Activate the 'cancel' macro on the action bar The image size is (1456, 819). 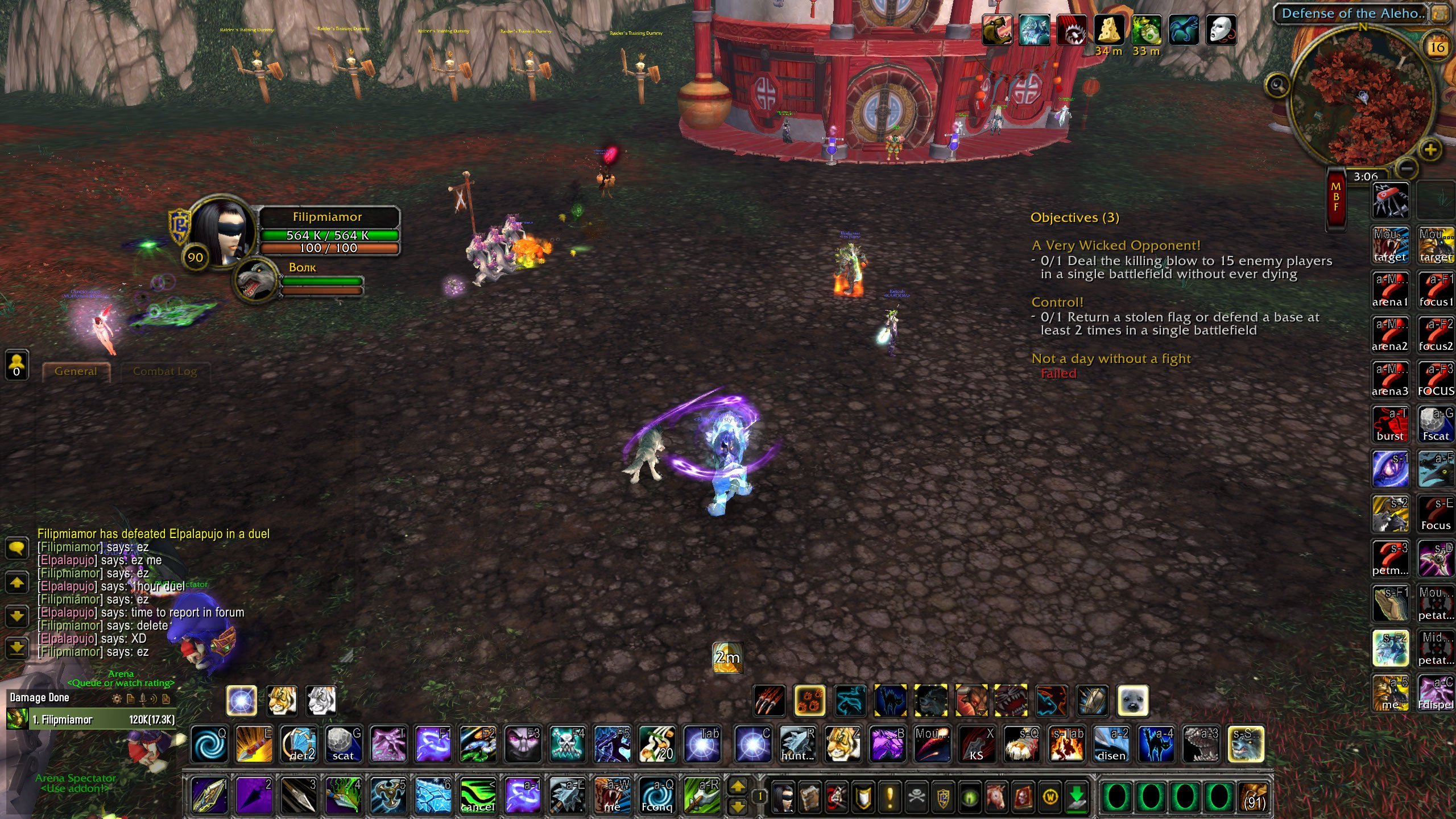click(x=478, y=795)
